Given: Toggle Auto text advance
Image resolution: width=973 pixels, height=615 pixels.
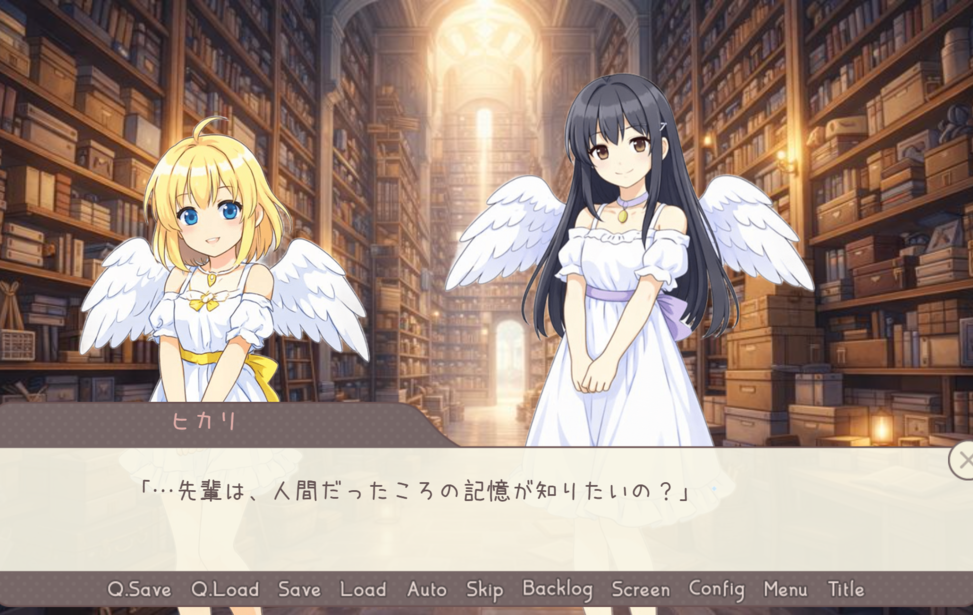Looking at the screenshot, I should click(427, 589).
